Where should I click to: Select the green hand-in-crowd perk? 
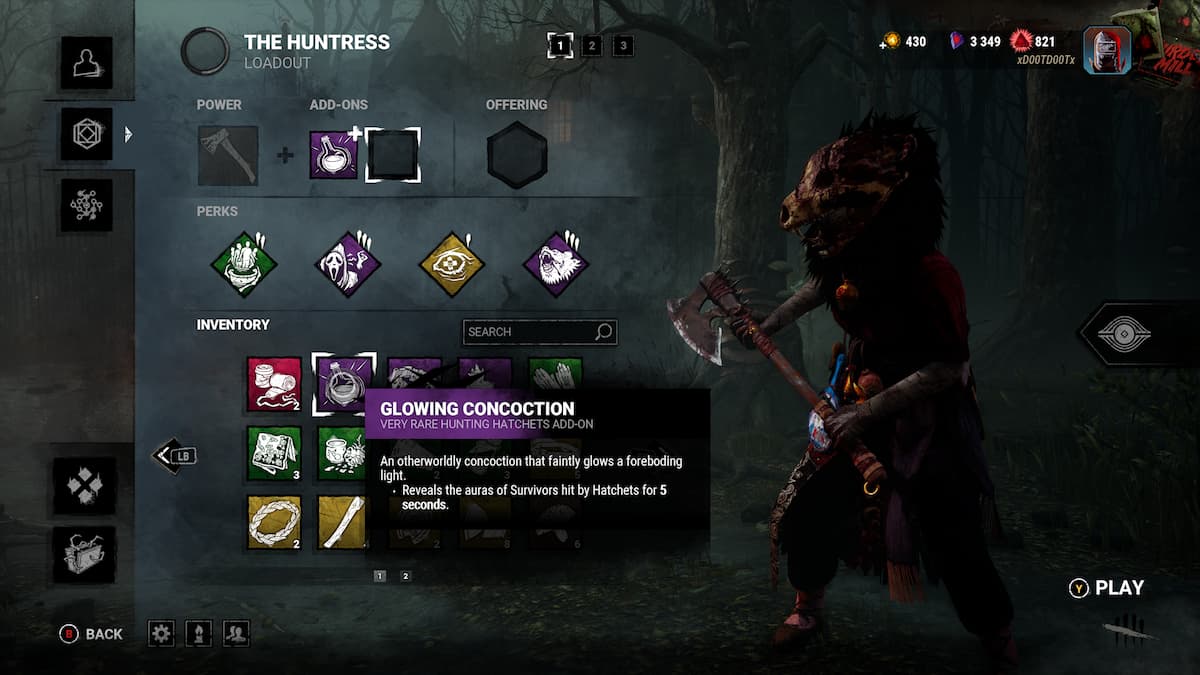tap(243, 265)
